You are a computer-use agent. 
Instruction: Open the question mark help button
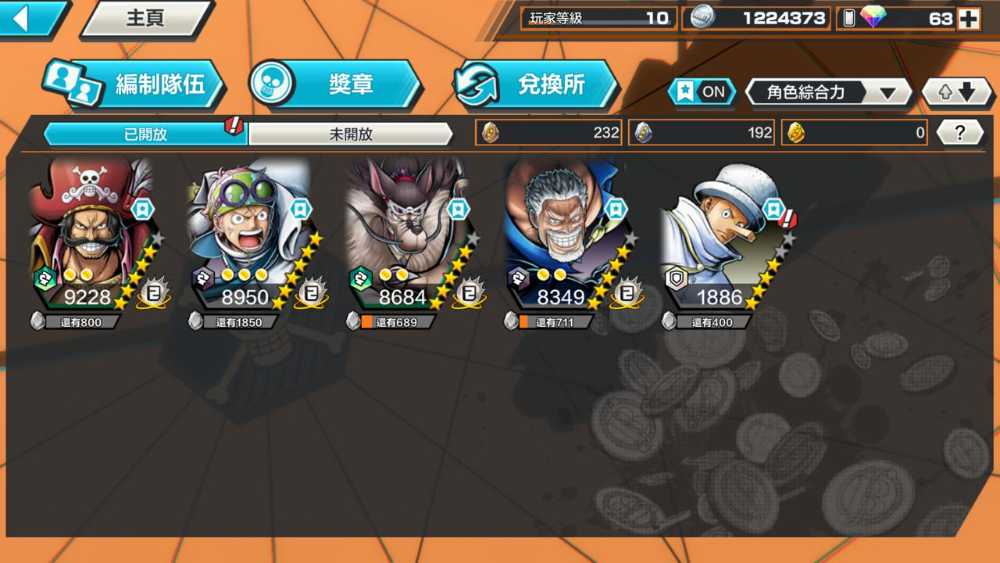point(960,132)
